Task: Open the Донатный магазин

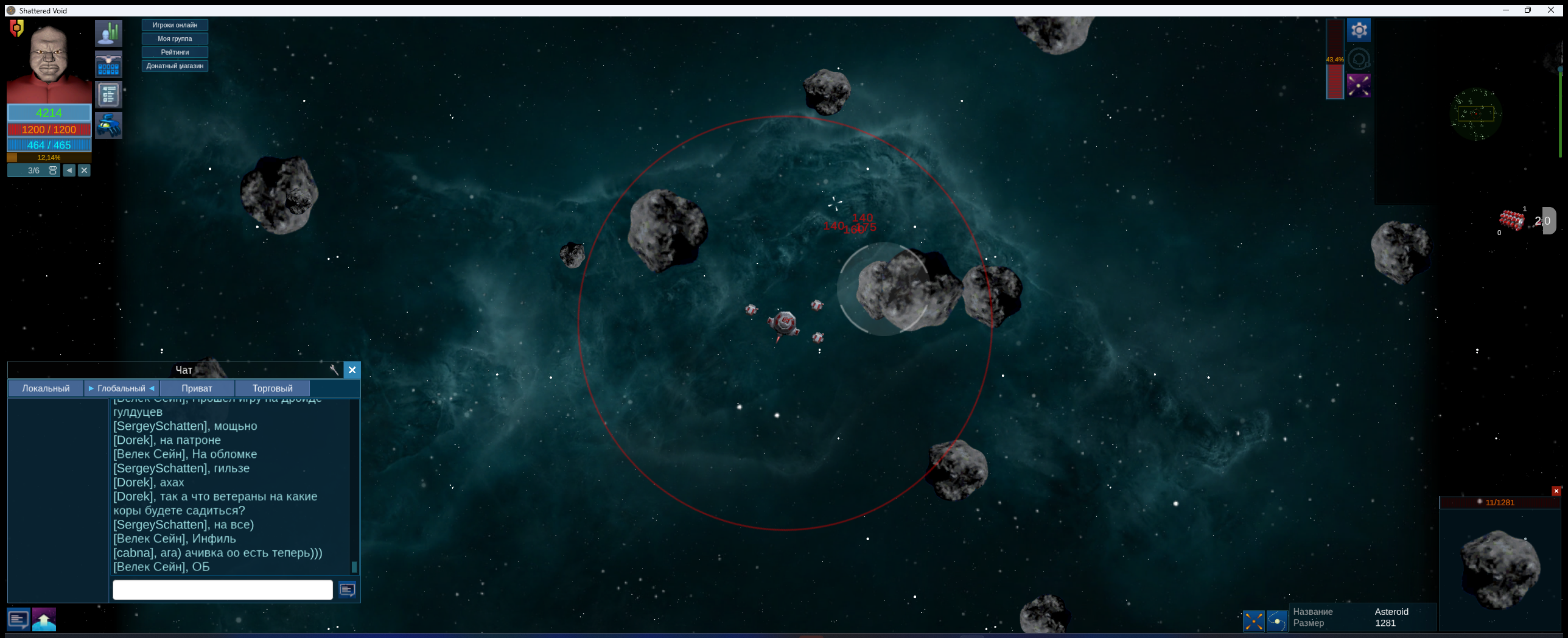Action: pos(175,66)
